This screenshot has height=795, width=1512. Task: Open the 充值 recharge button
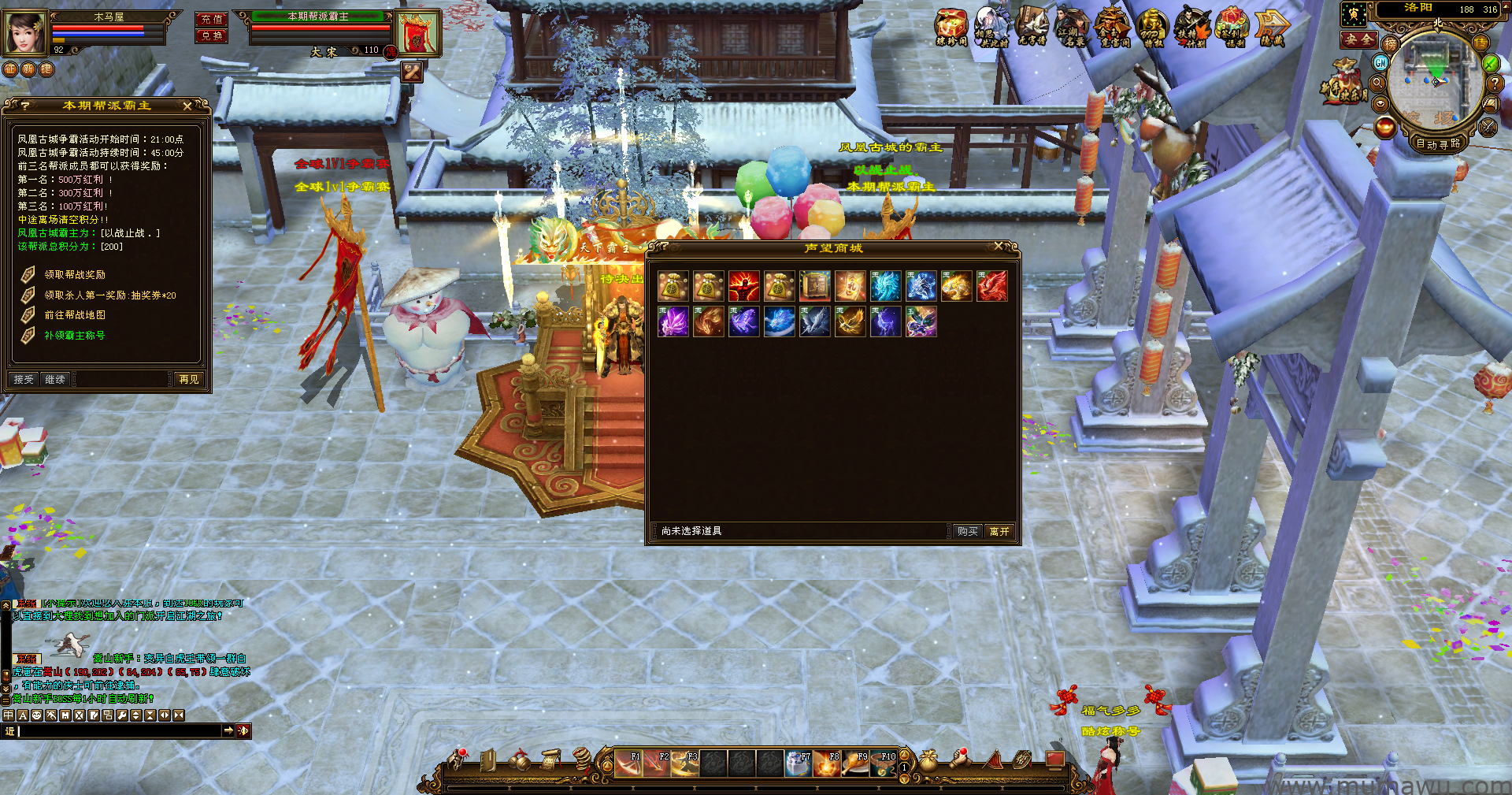[211, 19]
